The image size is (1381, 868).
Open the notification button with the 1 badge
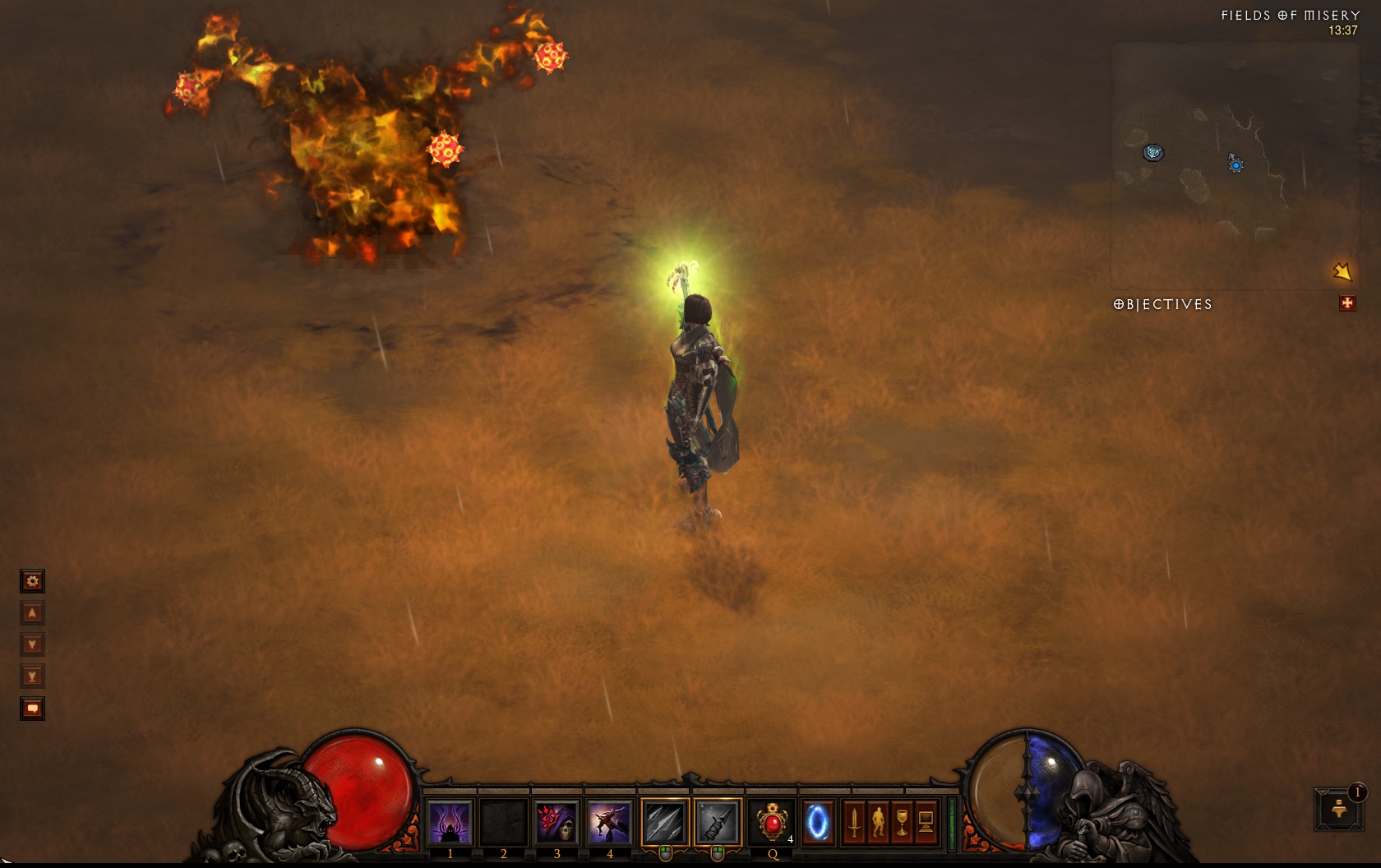tap(1339, 809)
